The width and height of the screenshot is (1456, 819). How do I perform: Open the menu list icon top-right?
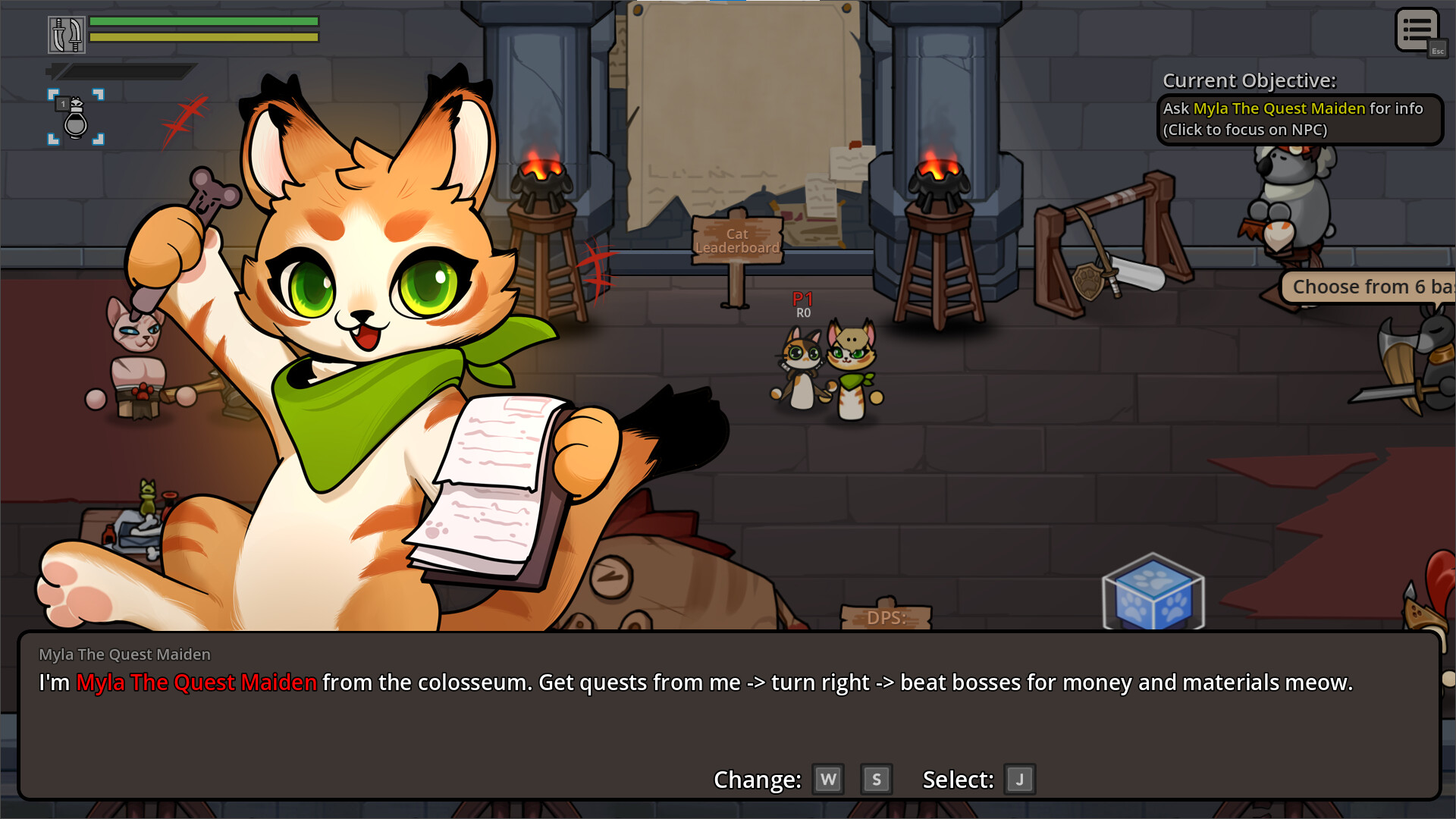[1417, 29]
